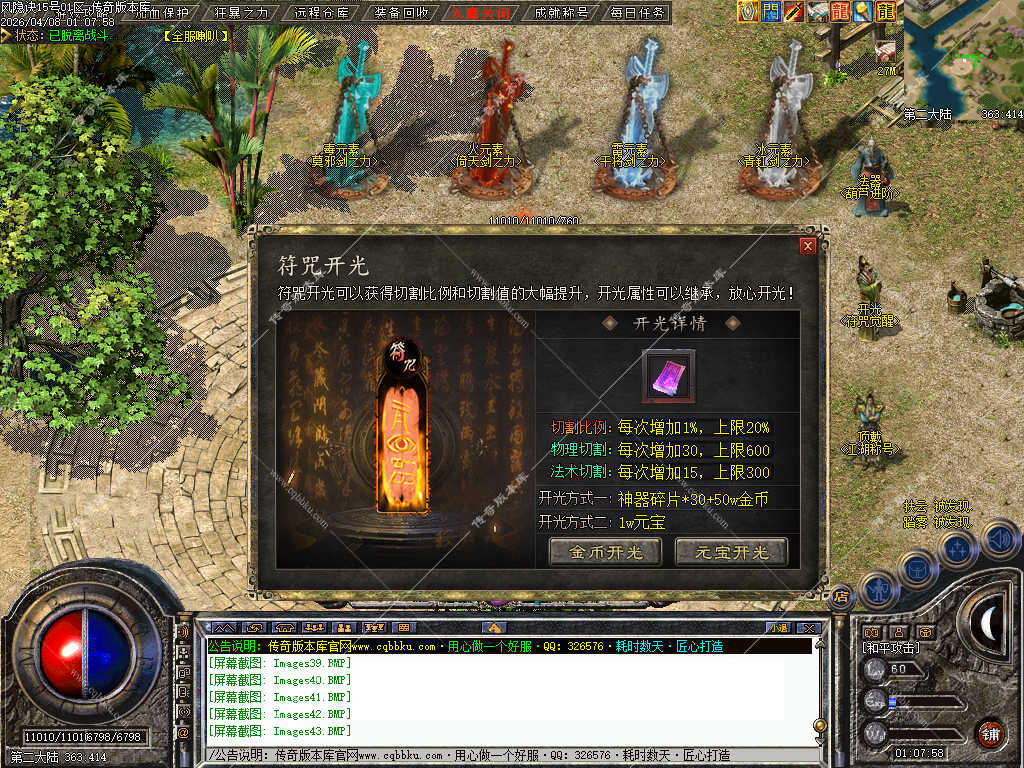
Task: Choose the 元宝开光 button
Action: point(731,552)
